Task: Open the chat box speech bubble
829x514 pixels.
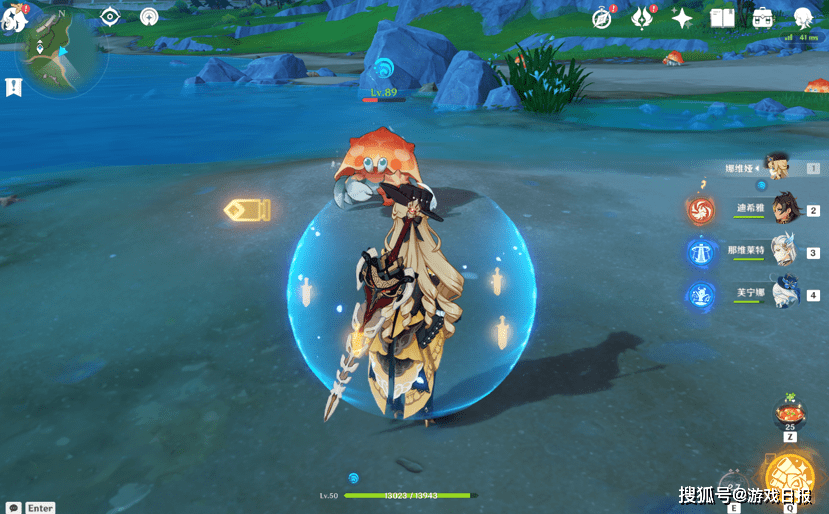Action: pos(13,508)
